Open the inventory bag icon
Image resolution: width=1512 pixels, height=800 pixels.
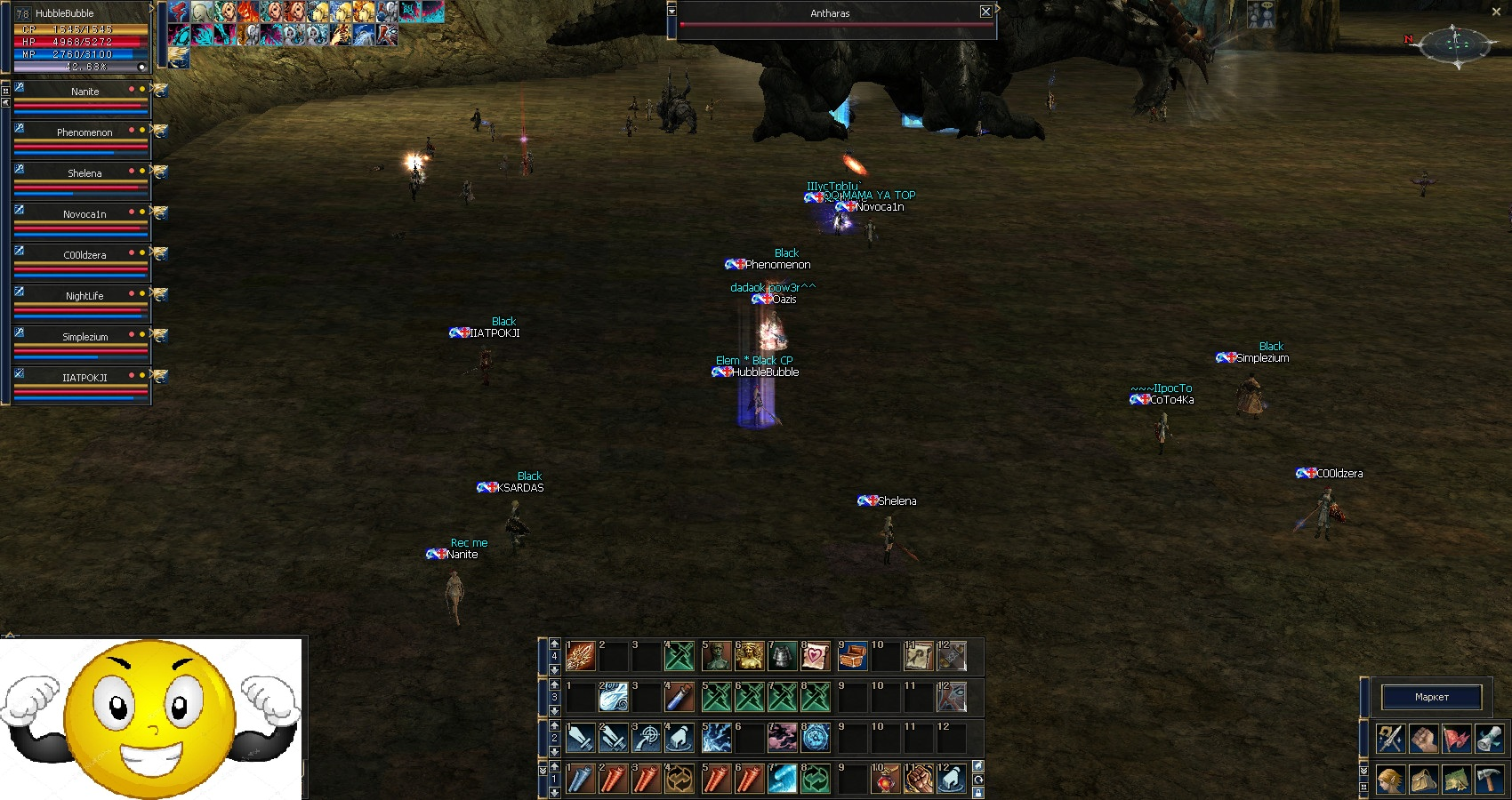click(1423, 780)
